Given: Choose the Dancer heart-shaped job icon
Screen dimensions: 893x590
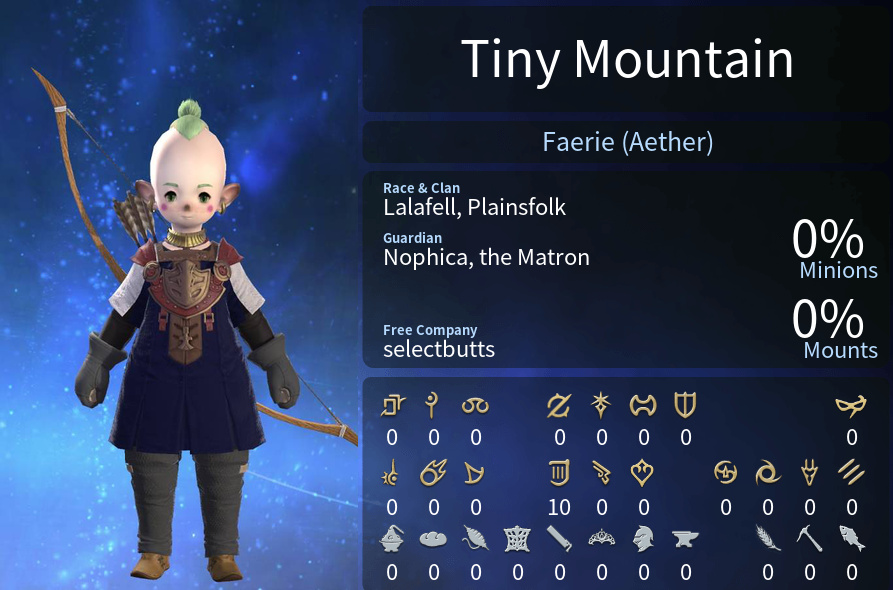Looking at the screenshot, I should 643,472.
